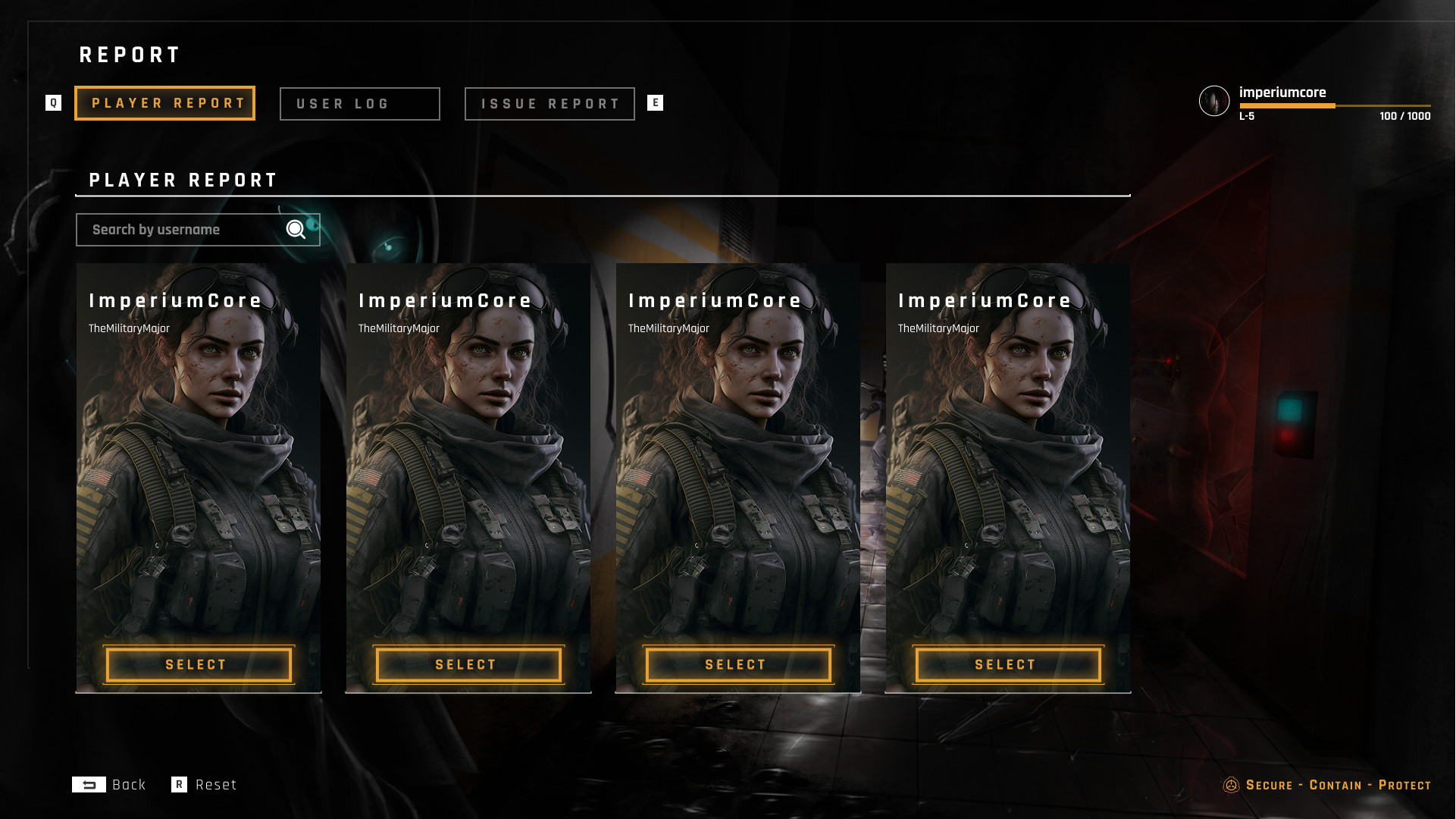
Task: Click the magnifying glass search icon
Action: 296,230
